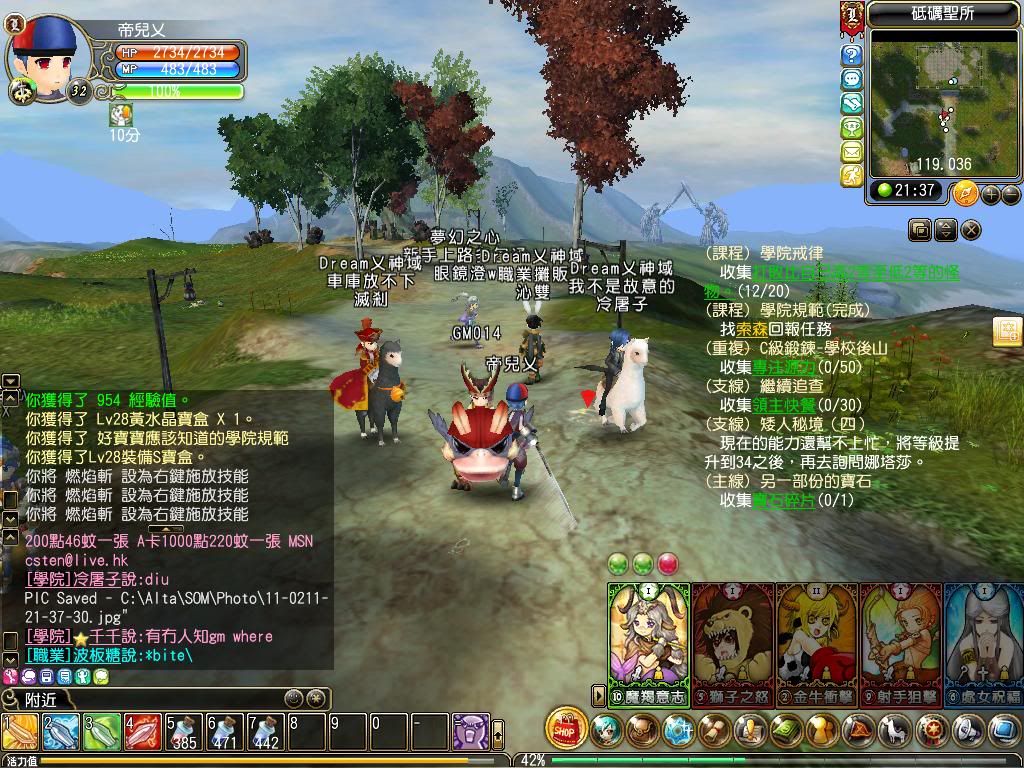Open the green trophy icon

852,127
